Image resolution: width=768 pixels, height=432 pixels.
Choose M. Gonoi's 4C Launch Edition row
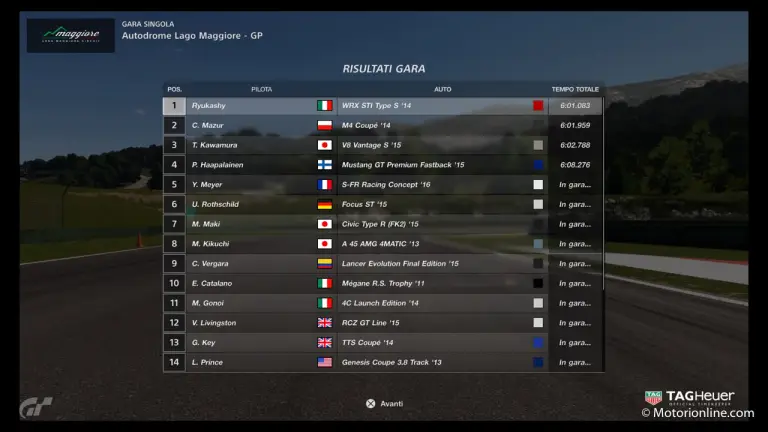point(383,303)
